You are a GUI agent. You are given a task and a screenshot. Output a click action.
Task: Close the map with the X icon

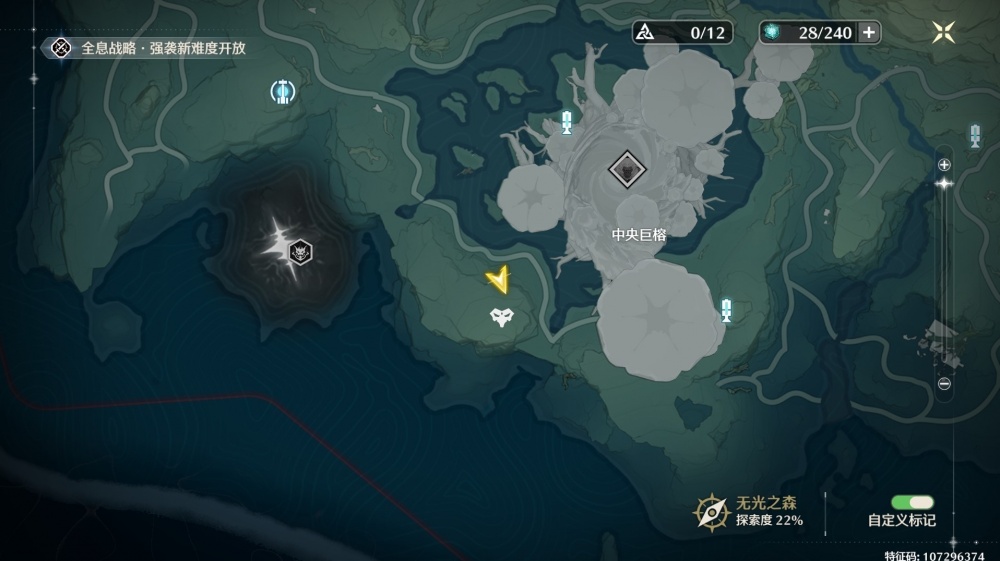(x=943, y=32)
